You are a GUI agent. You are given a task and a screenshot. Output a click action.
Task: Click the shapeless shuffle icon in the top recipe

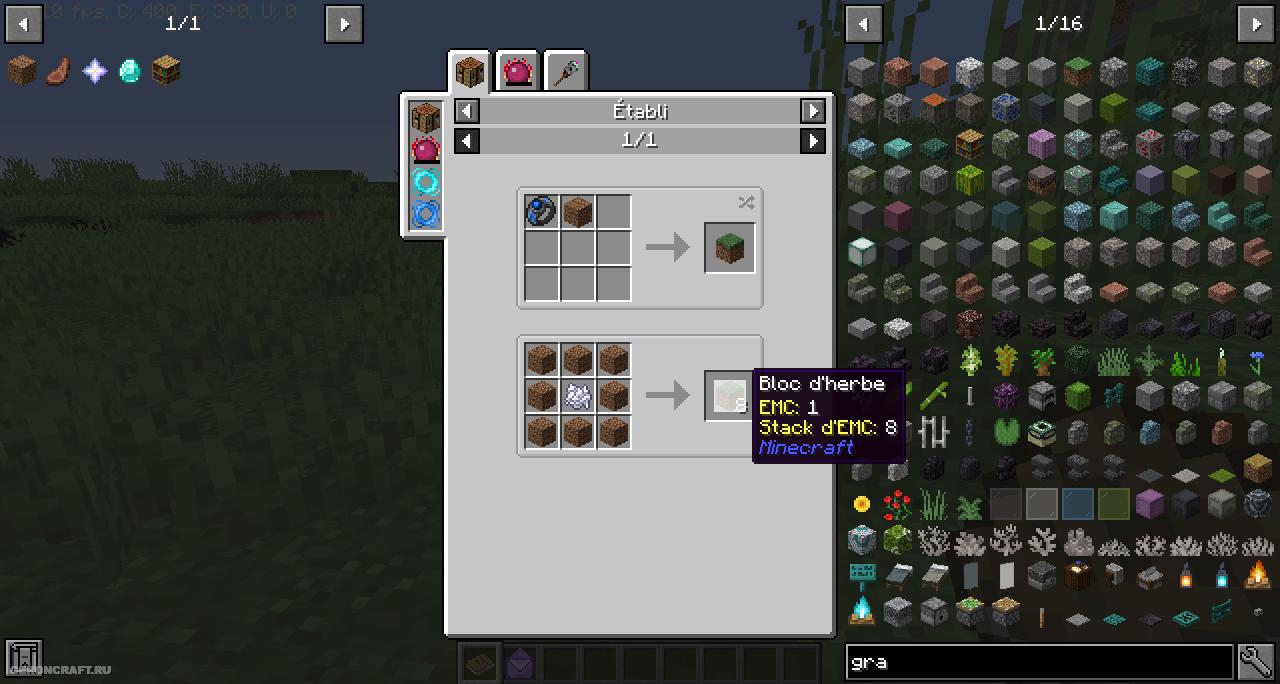point(746,203)
